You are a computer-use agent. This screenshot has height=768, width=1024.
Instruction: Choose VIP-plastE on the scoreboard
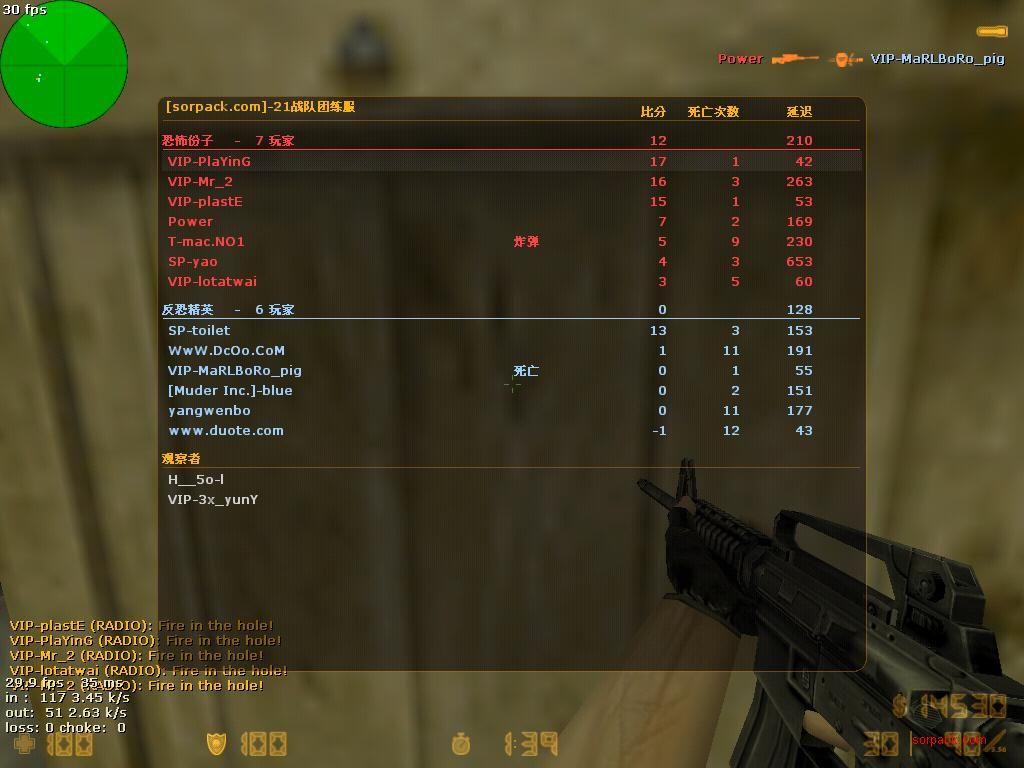205,201
